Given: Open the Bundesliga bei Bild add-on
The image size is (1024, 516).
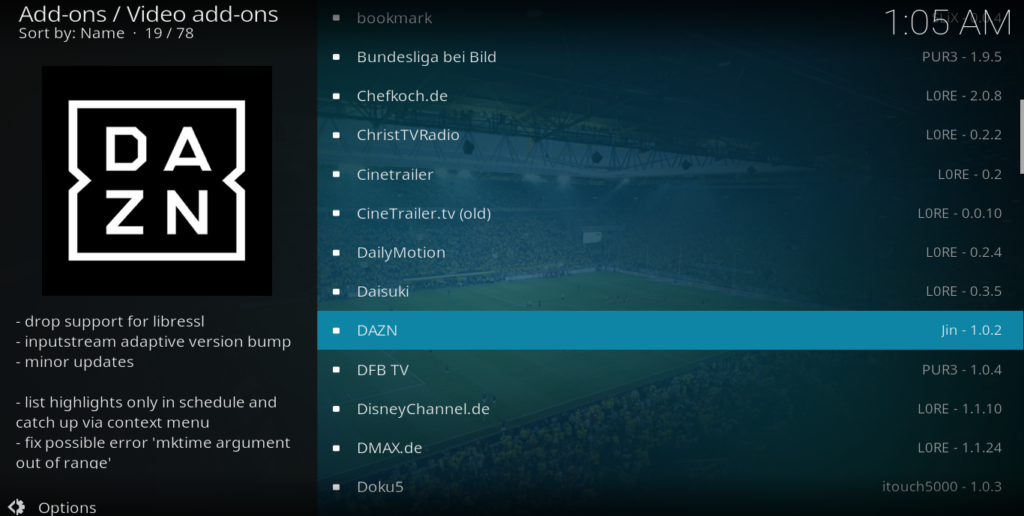Looking at the screenshot, I should point(426,57).
